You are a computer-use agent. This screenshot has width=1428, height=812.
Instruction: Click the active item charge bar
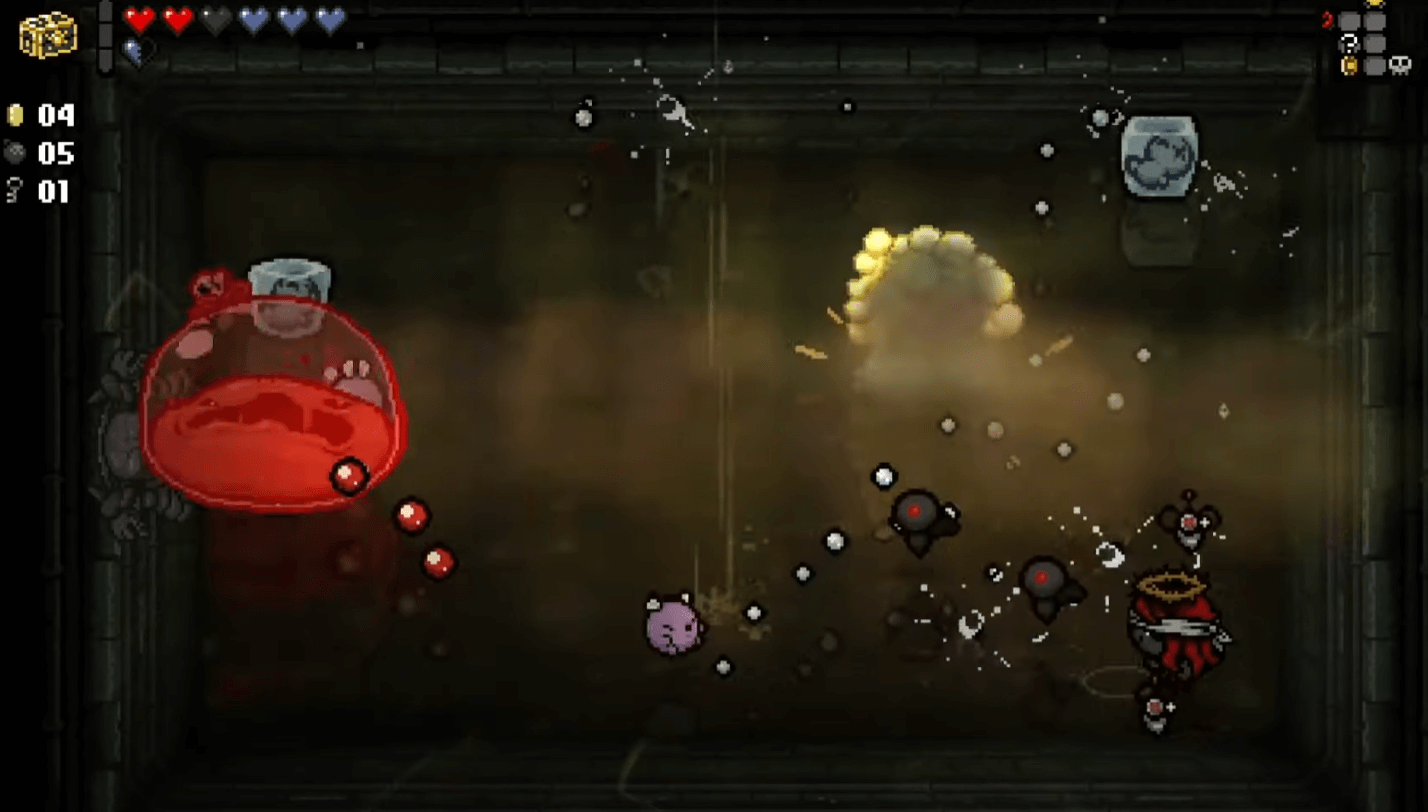click(x=107, y=35)
